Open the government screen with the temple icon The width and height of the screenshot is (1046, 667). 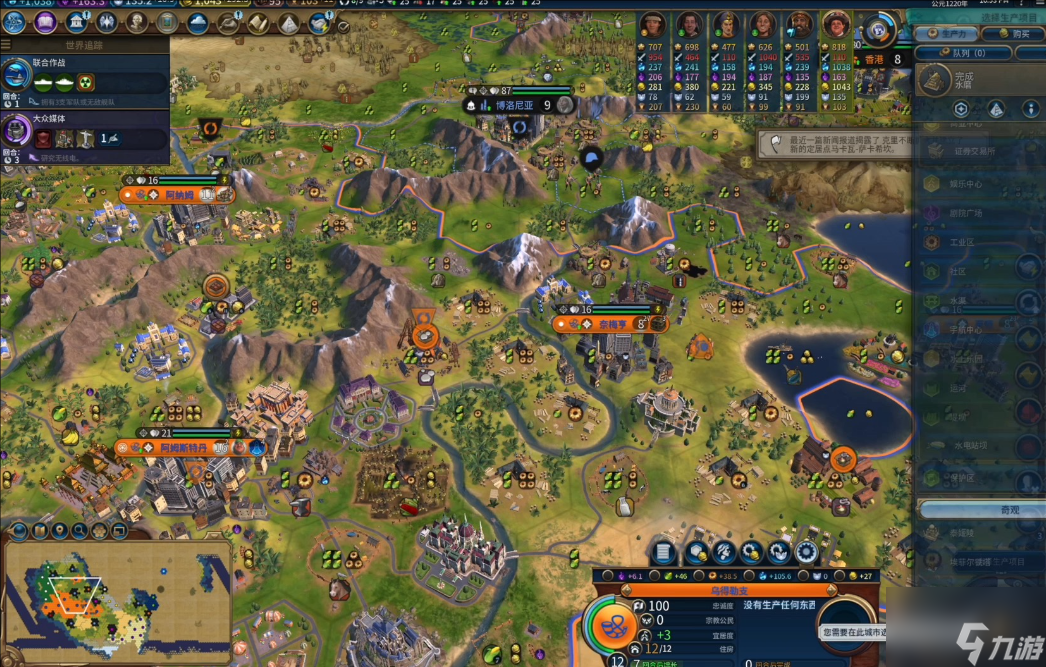(x=76, y=22)
